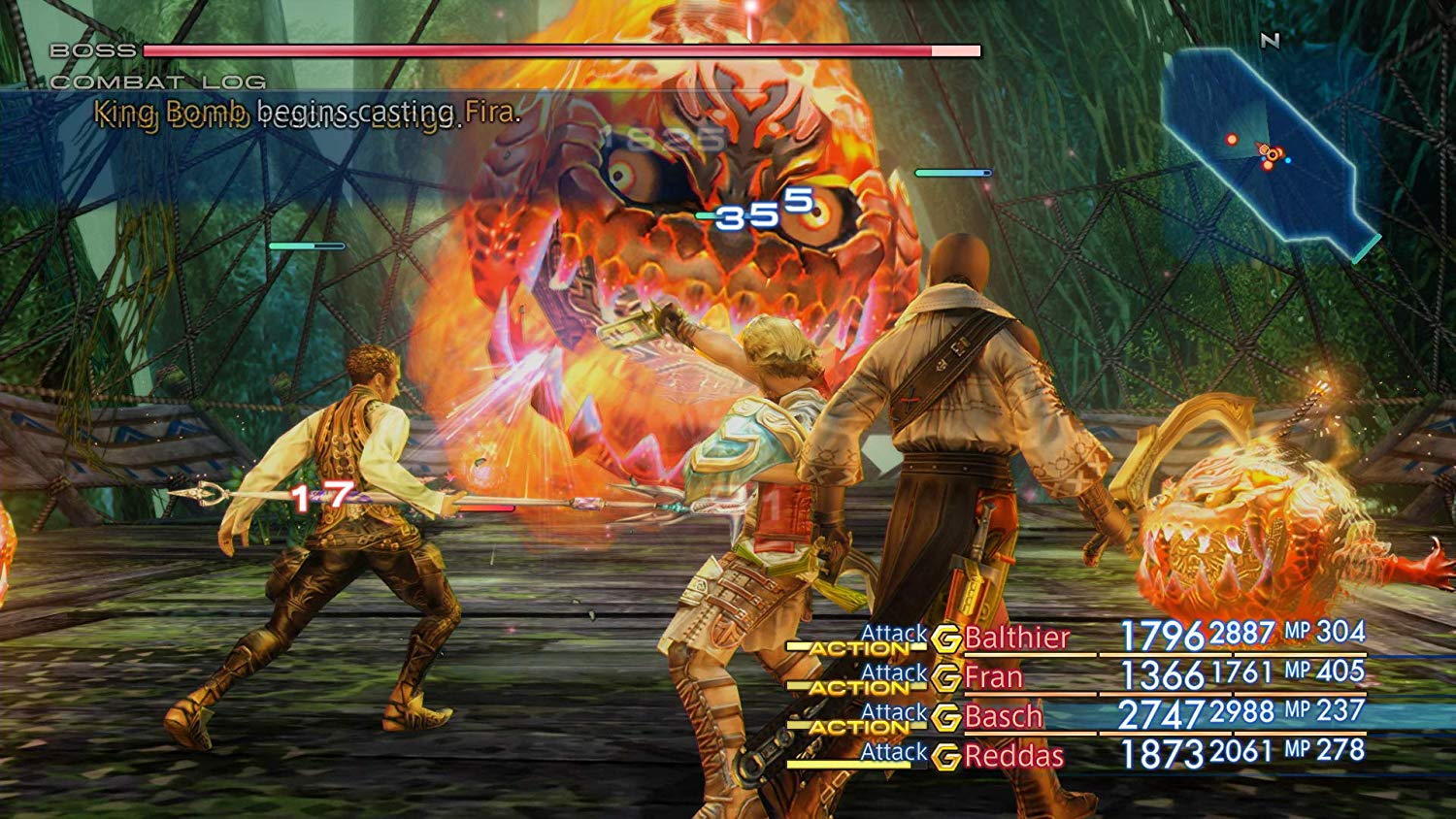Expand Reddas's Attack command options

pos(895,750)
